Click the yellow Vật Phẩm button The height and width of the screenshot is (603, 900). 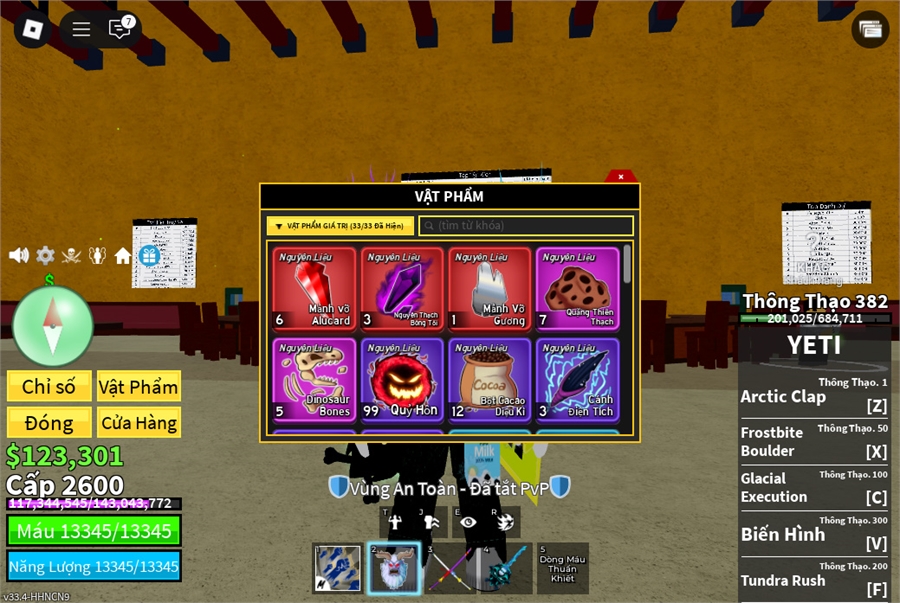[139, 387]
